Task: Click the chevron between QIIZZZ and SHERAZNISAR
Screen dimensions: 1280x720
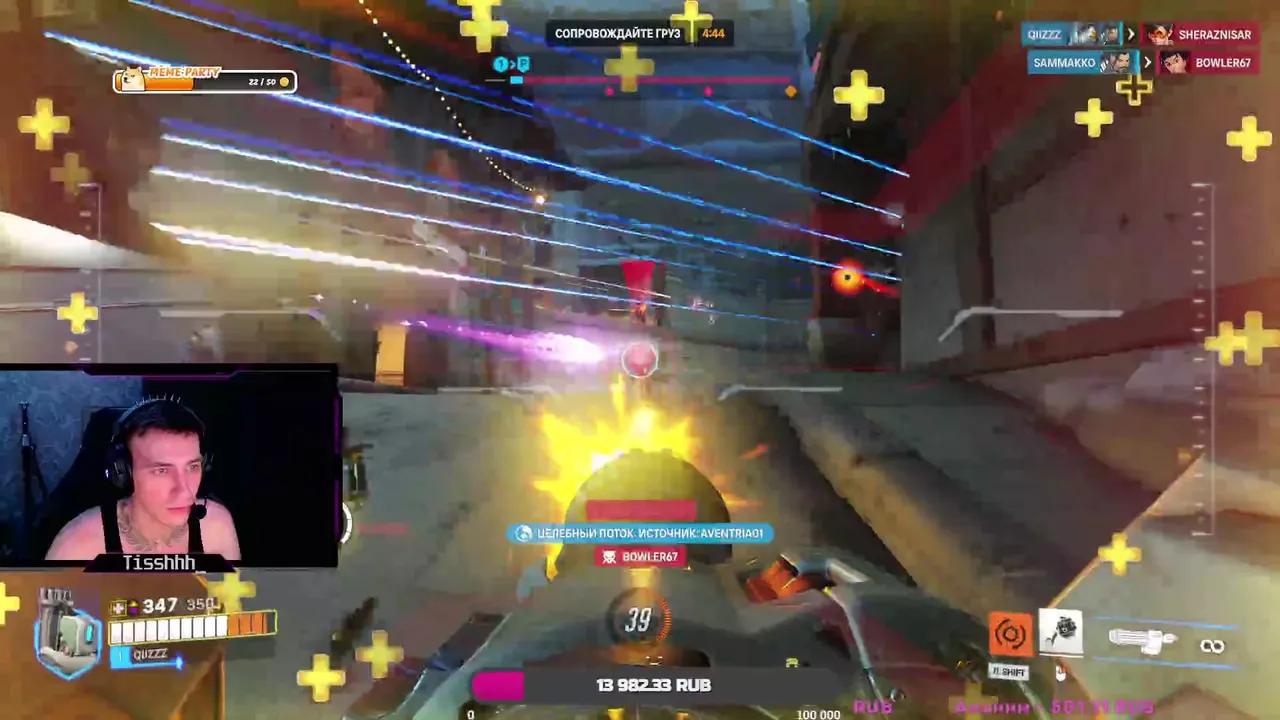Action: pos(1129,34)
